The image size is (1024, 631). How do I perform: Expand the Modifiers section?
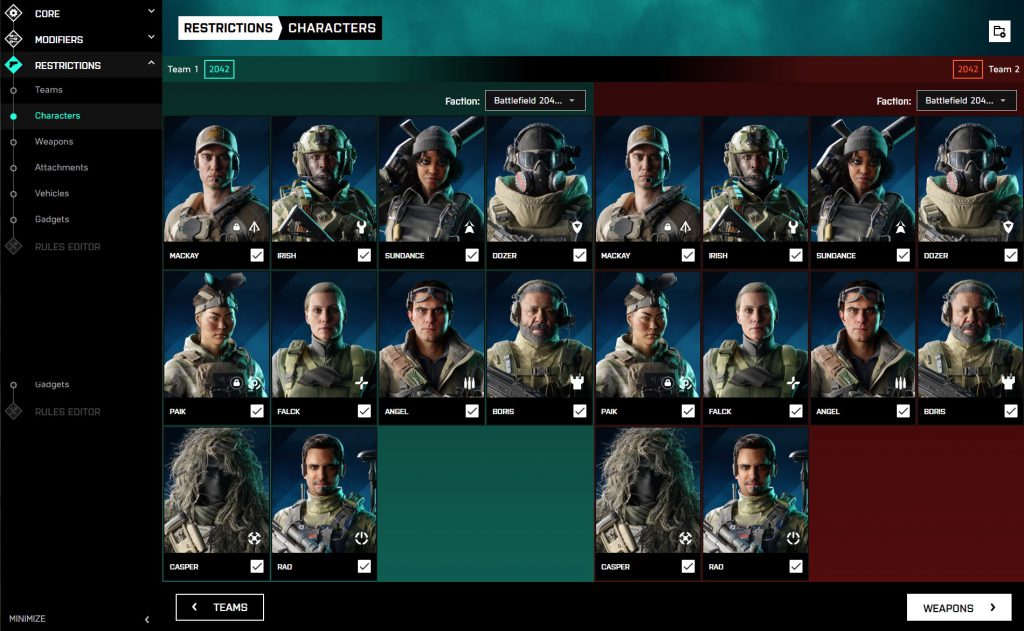(80, 40)
